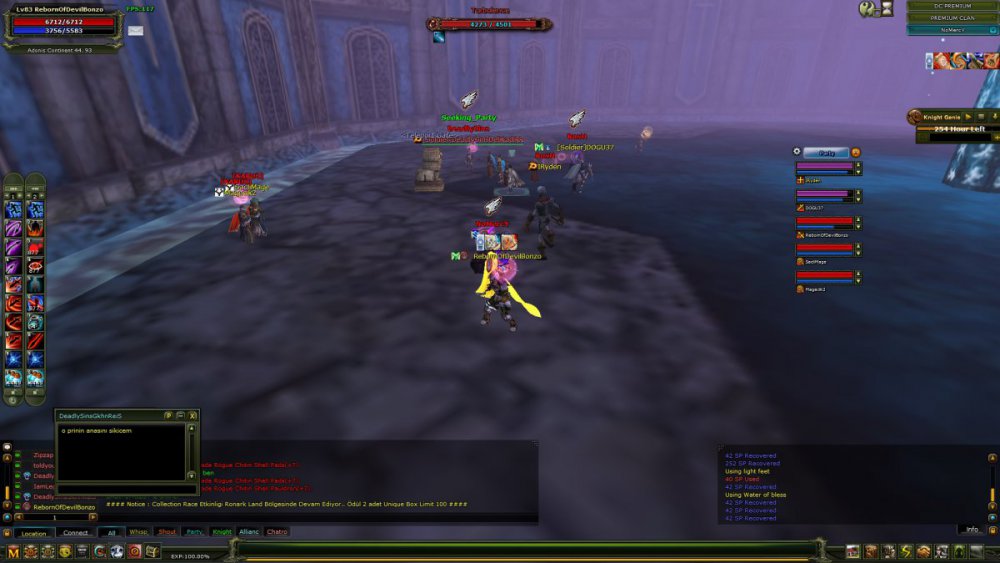Open the mail envelope icon
Screen dimensions: 1000x563
tap(135, 31)
